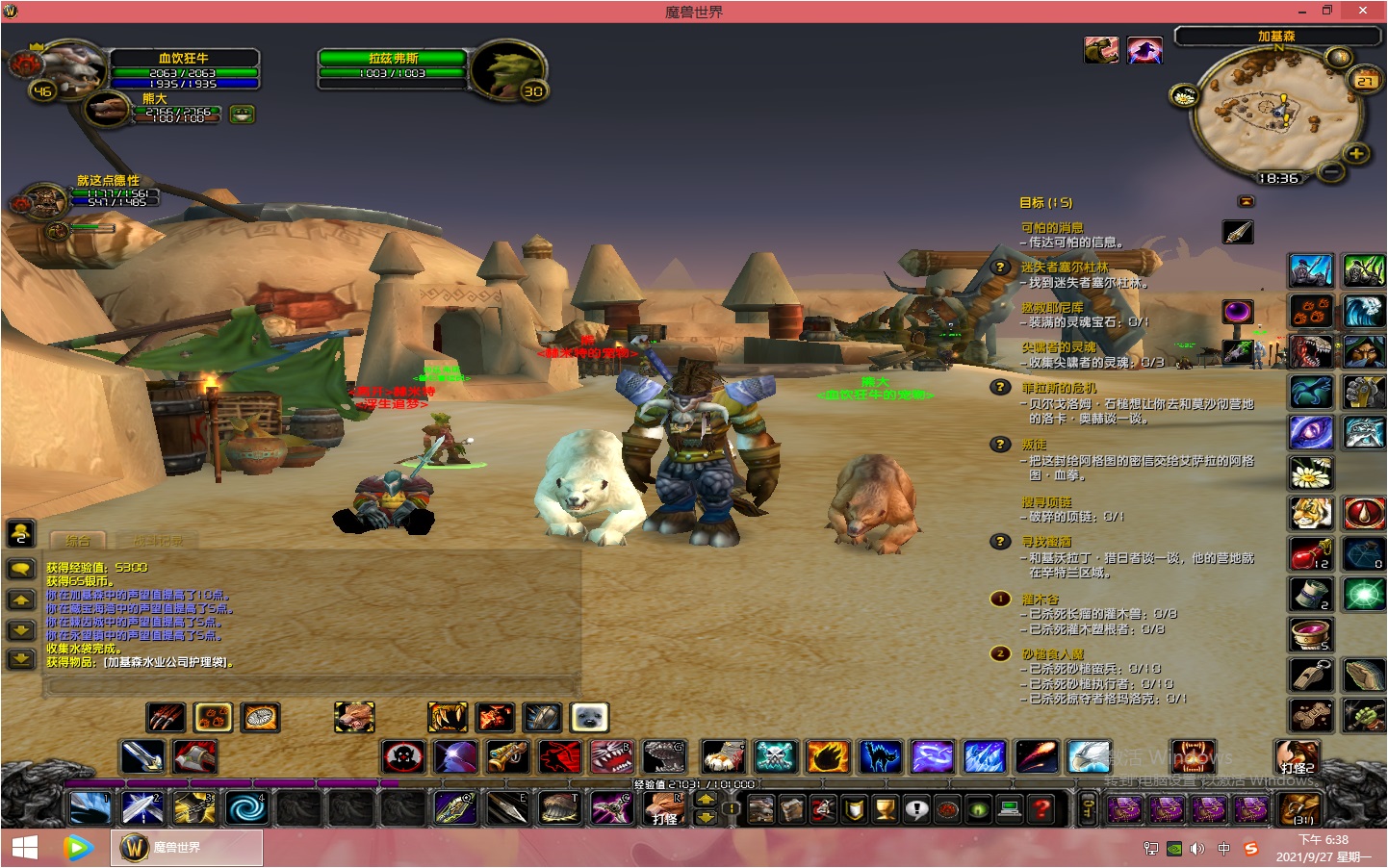This screenshot has height=868, width=1388.
Task: Open the red question mark help button
Action: 1041,810
